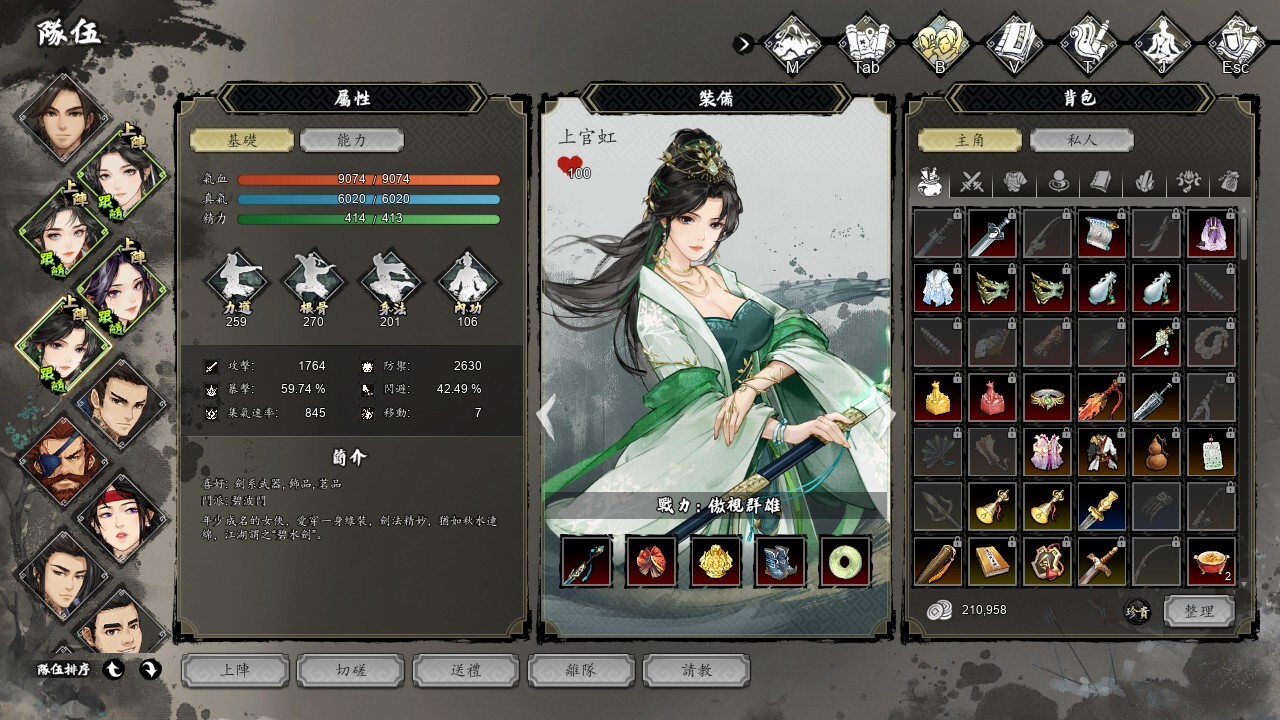This screenshot has height=720, width=1280.
Task: Click the 請教 button
Action: point(697,670)
